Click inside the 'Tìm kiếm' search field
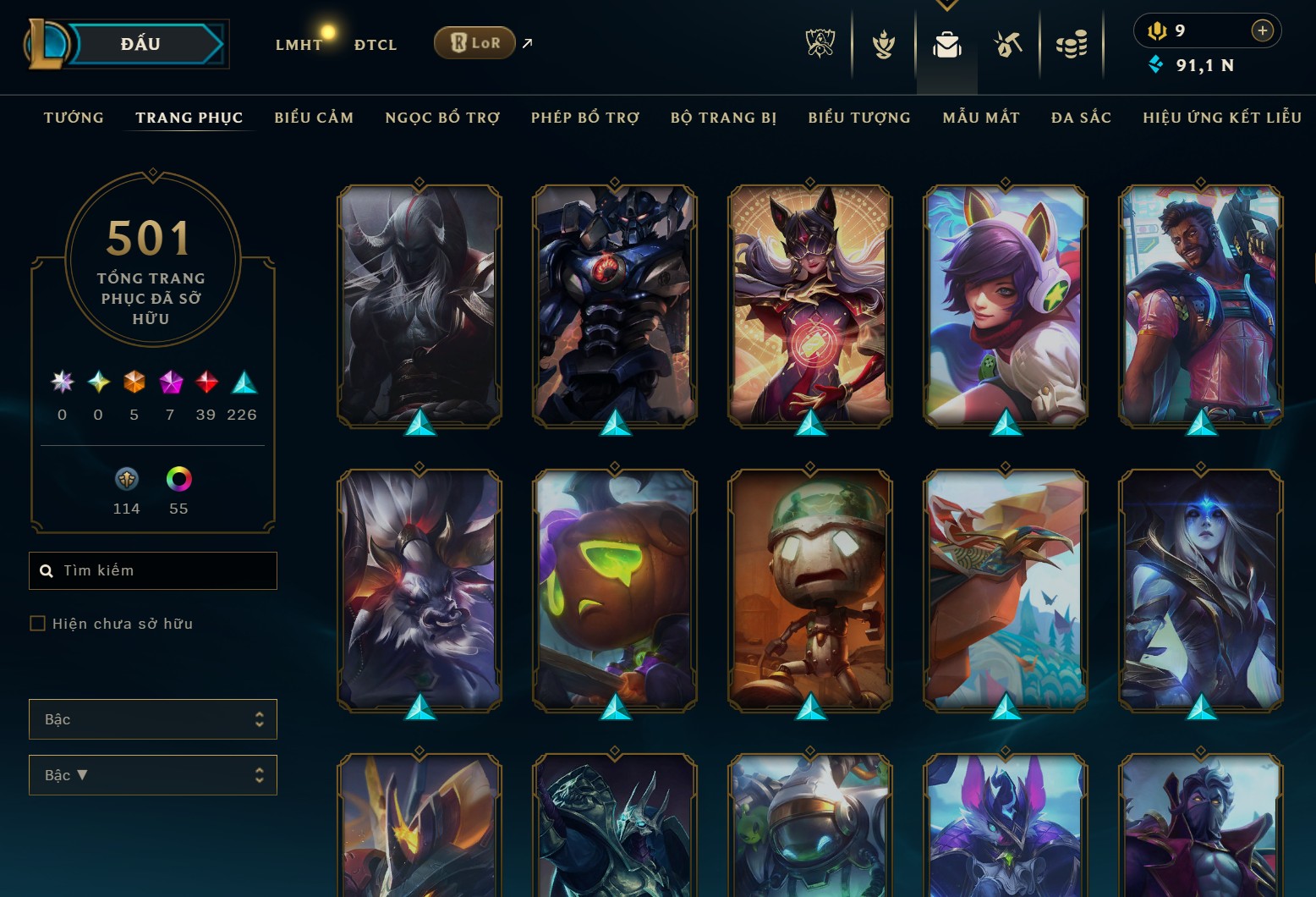Image resolution: width=1316 pixels, height=897 pixels. [x=152, y=570]
